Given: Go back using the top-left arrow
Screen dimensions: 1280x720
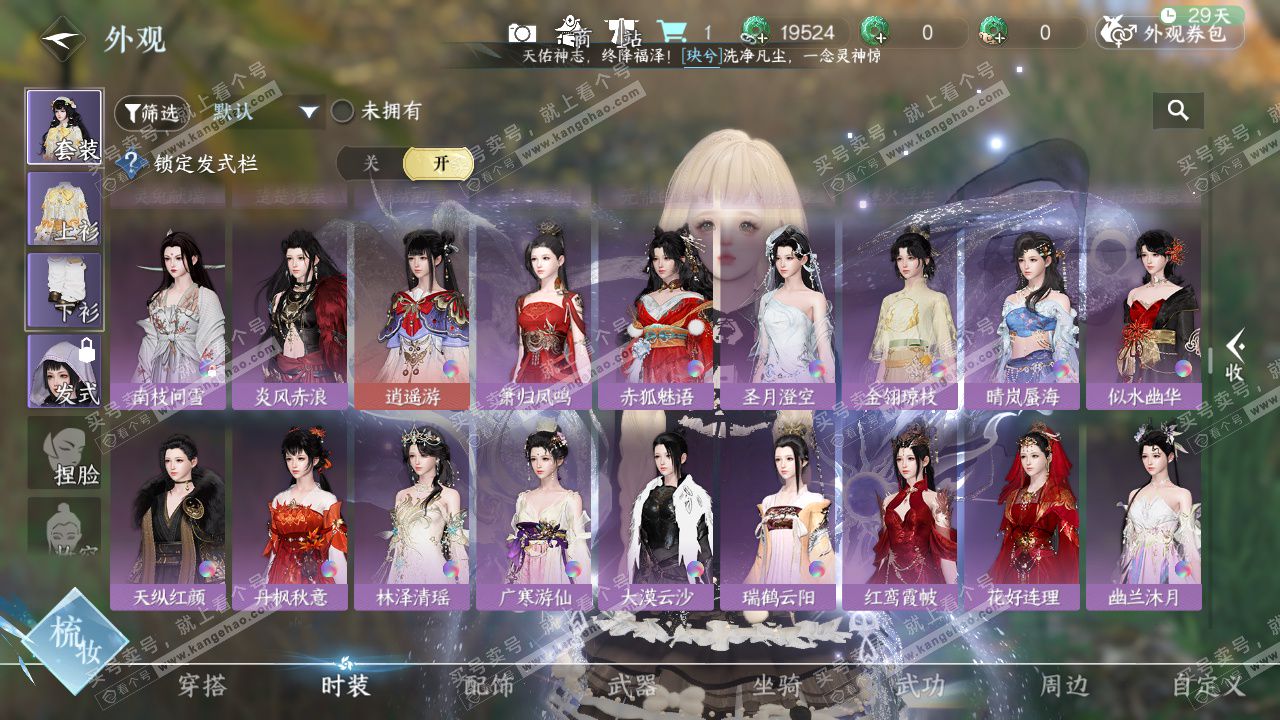Looking at the screenshot, I should point(62,39).
